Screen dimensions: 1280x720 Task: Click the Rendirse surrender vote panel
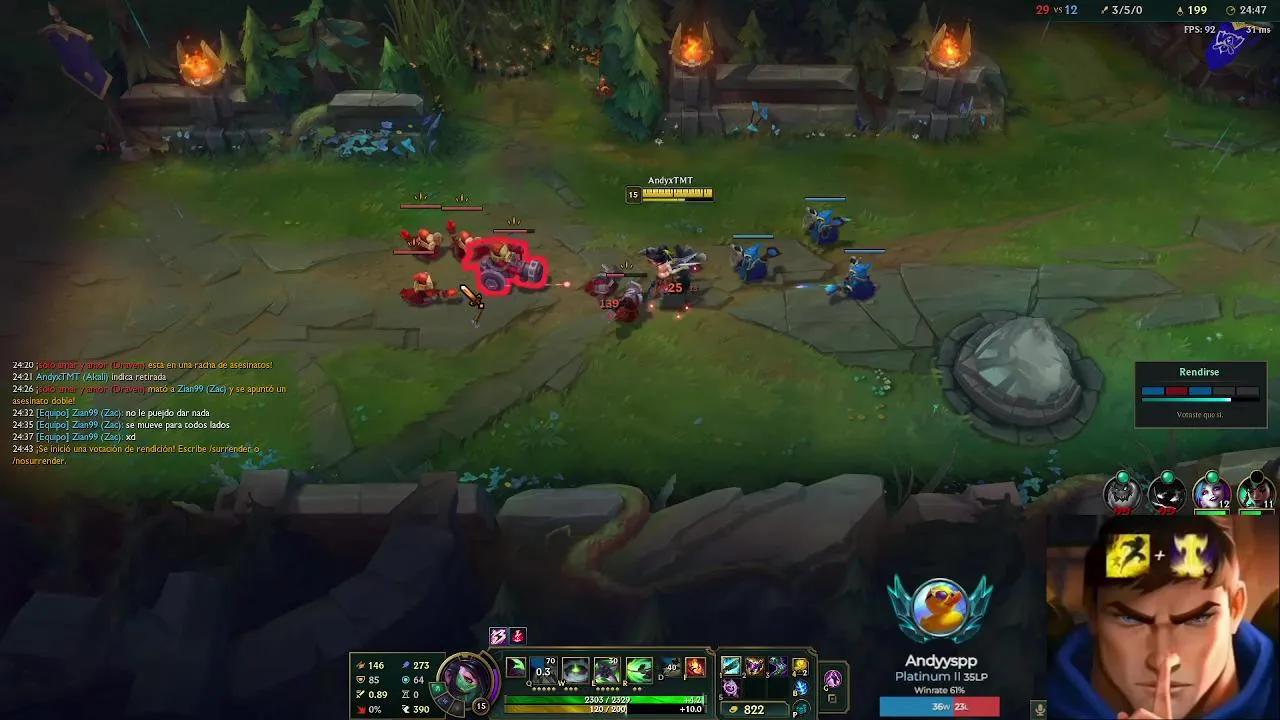1200,393
